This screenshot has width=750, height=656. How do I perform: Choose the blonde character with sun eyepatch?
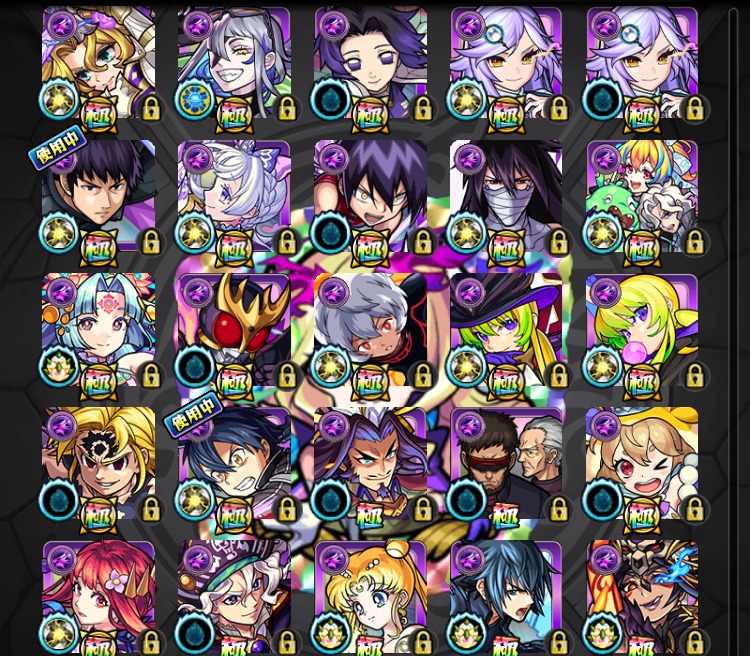(x=98, y=463)
